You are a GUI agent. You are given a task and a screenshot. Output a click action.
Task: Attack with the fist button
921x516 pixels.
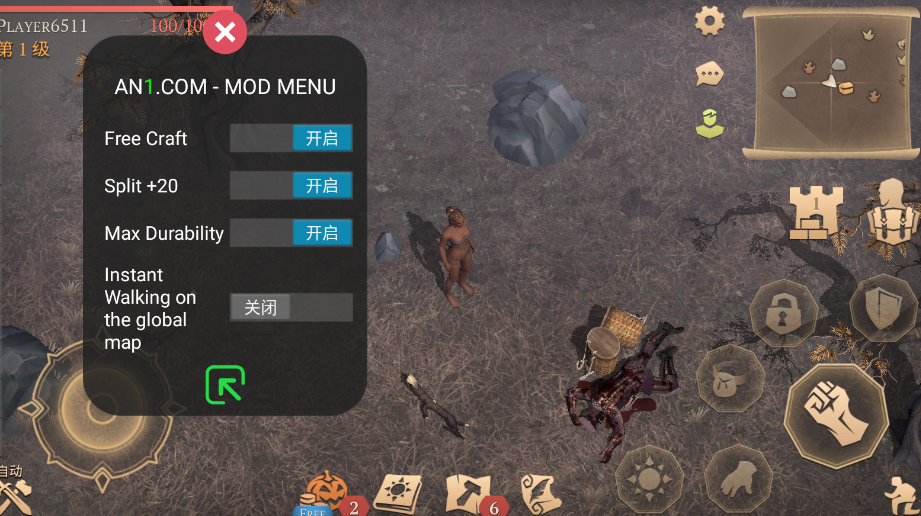click(x=835, y=409)
